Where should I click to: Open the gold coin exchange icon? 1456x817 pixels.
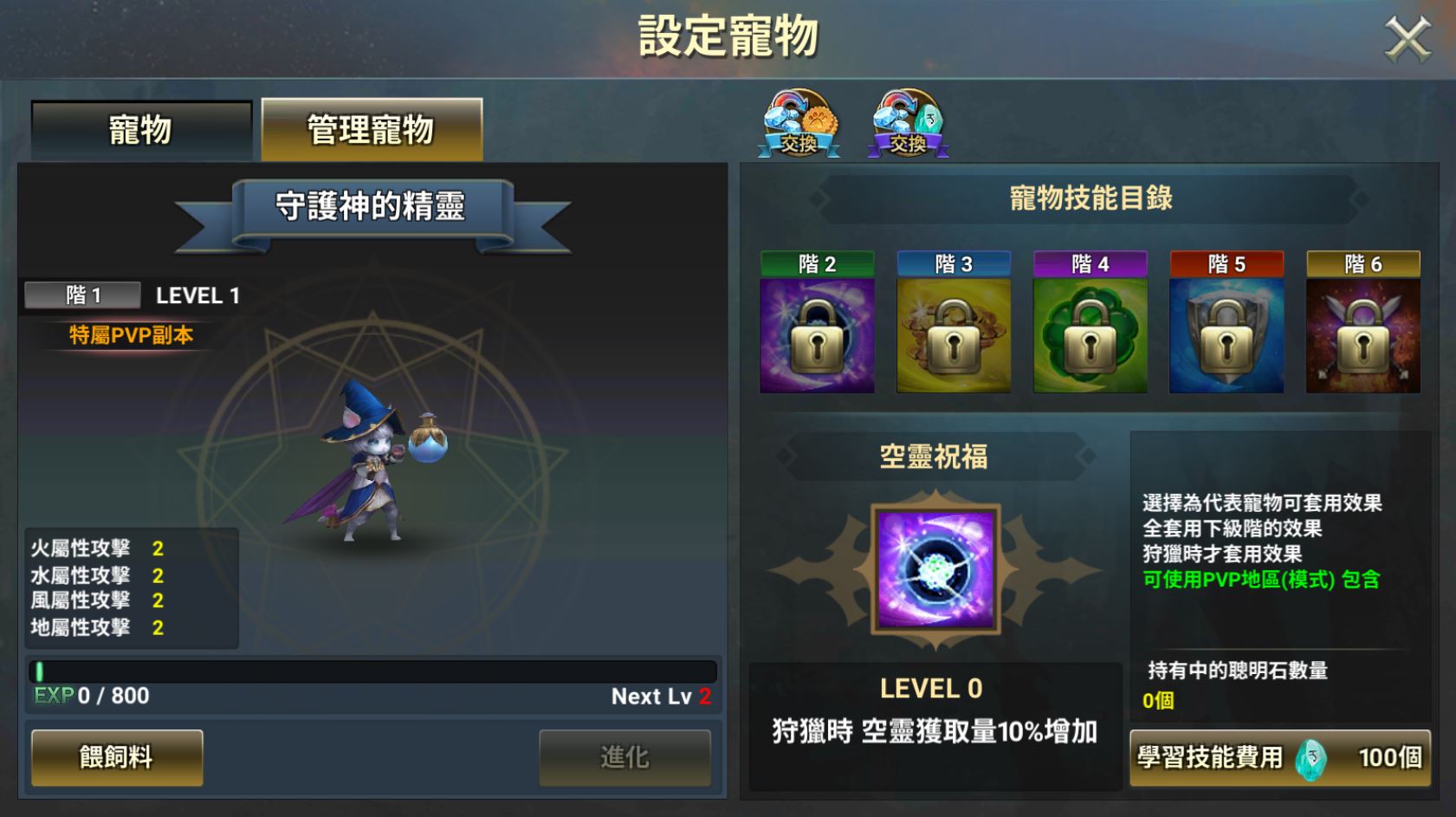802,121
